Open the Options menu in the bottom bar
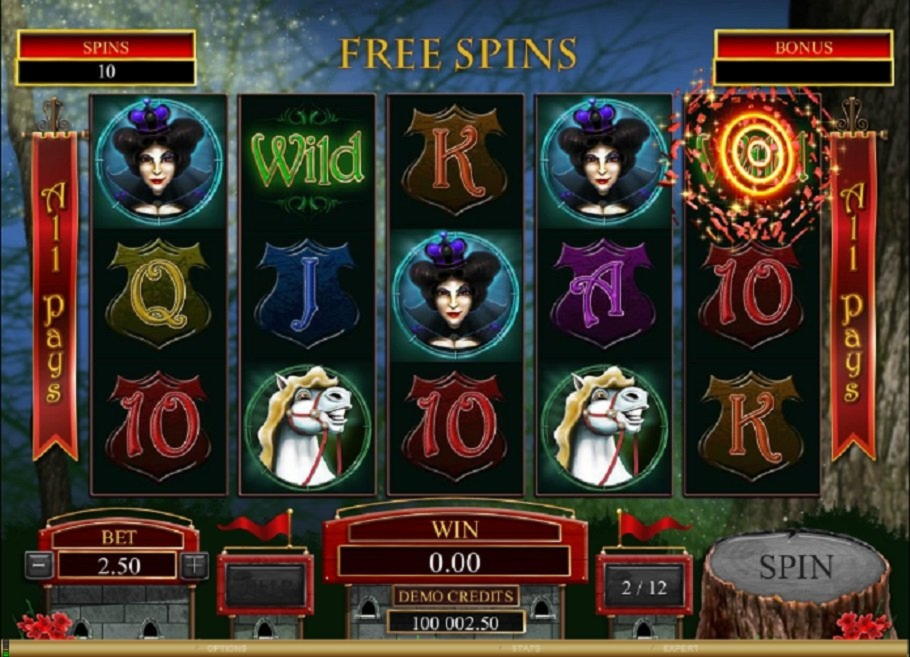Screen dimensions: 910x657 tap(226, 648)
